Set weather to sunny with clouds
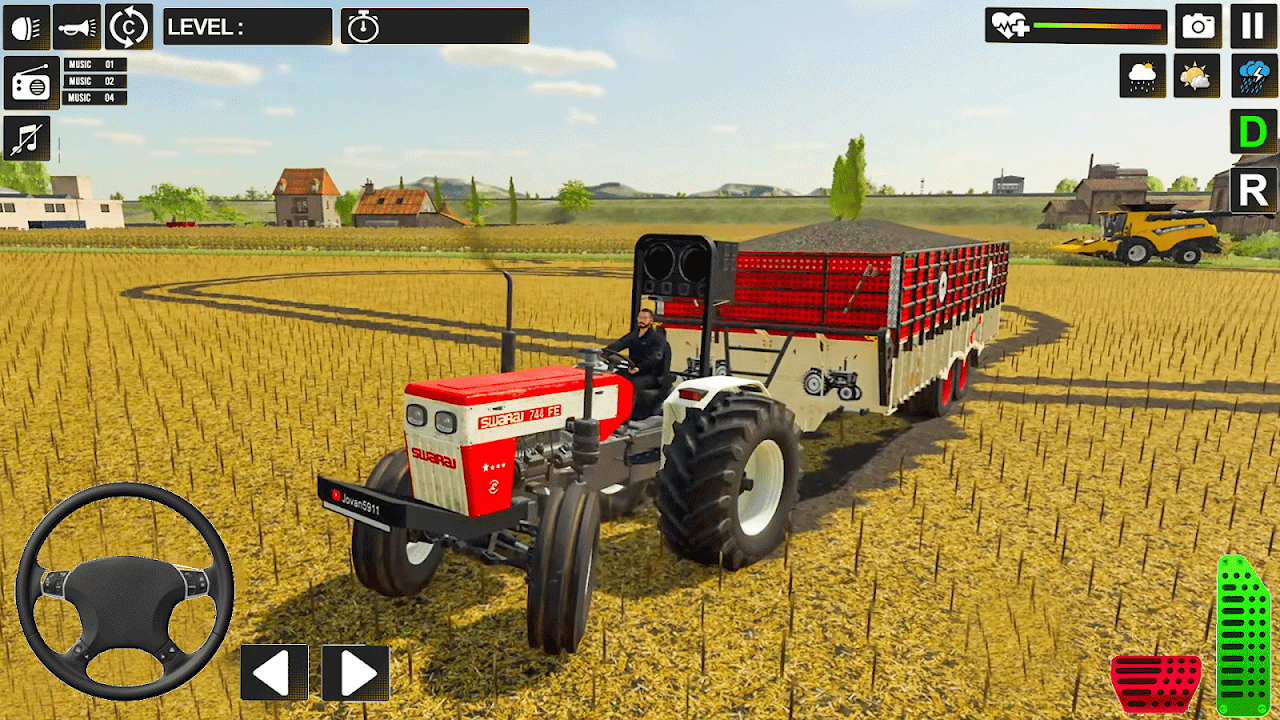This screenshot has height=720, width=1280. point(1197,76)
